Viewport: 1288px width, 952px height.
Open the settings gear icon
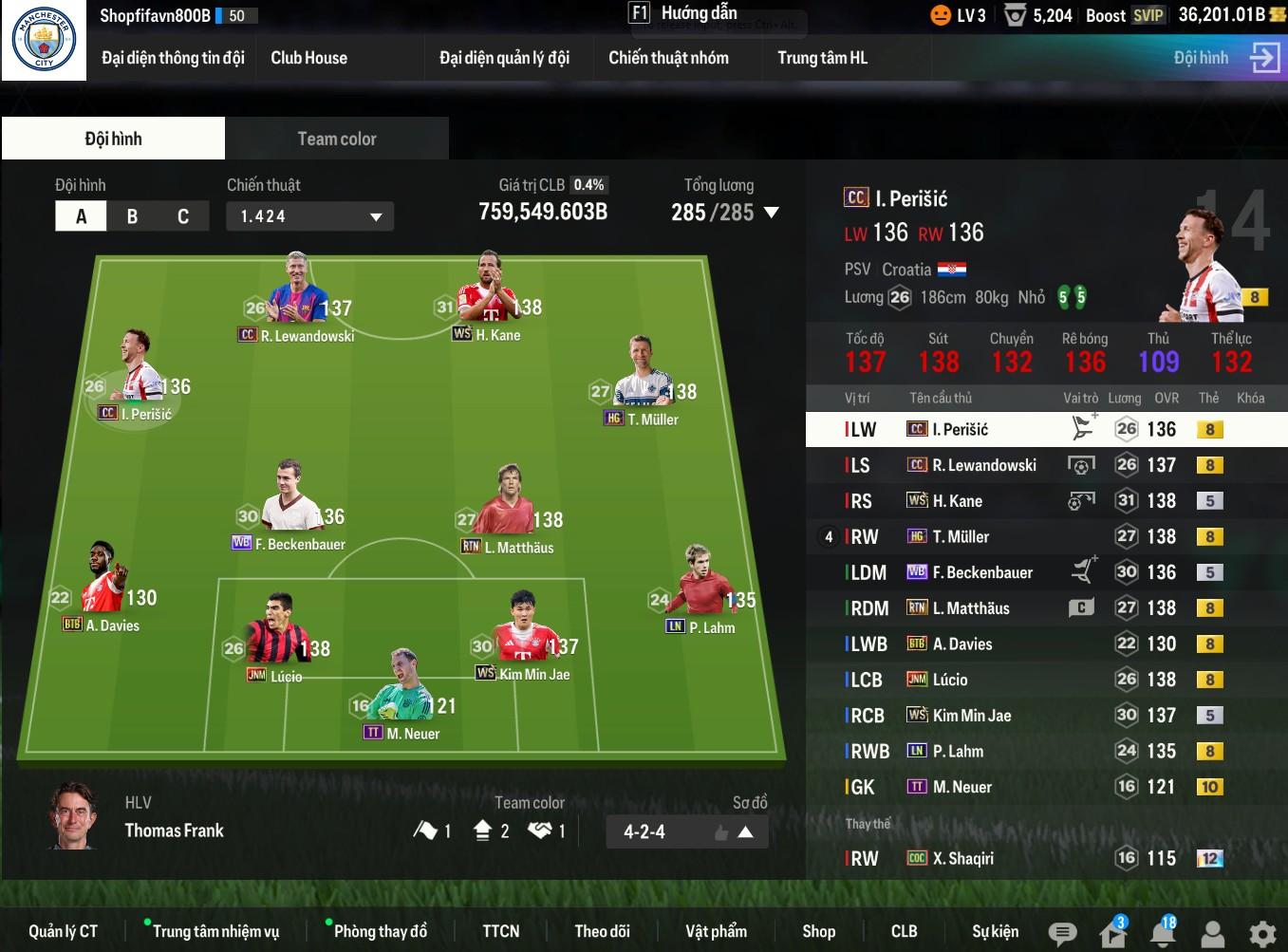coord(1262,934)
